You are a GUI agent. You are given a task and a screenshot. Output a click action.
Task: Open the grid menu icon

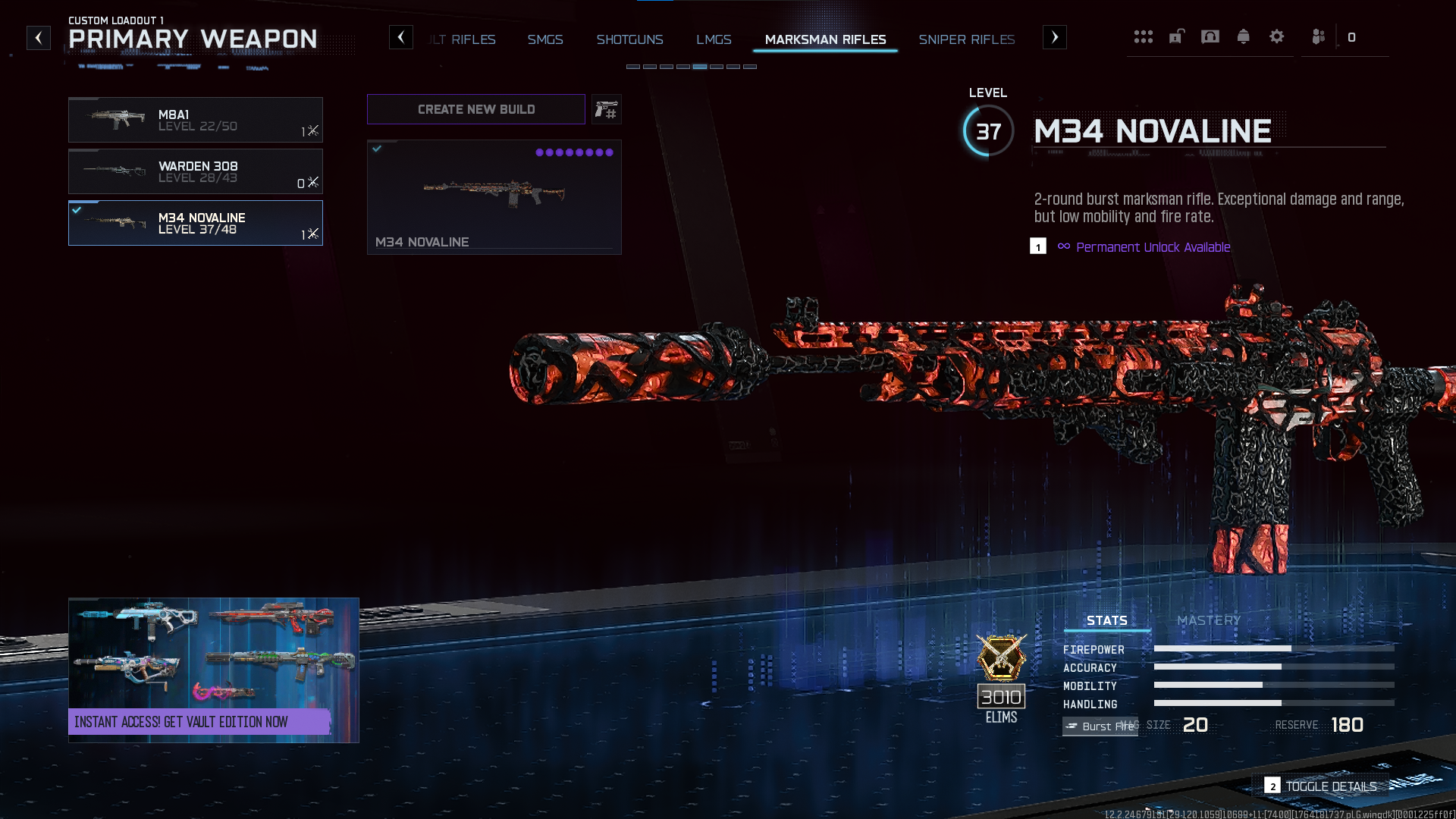[1143, 36]
